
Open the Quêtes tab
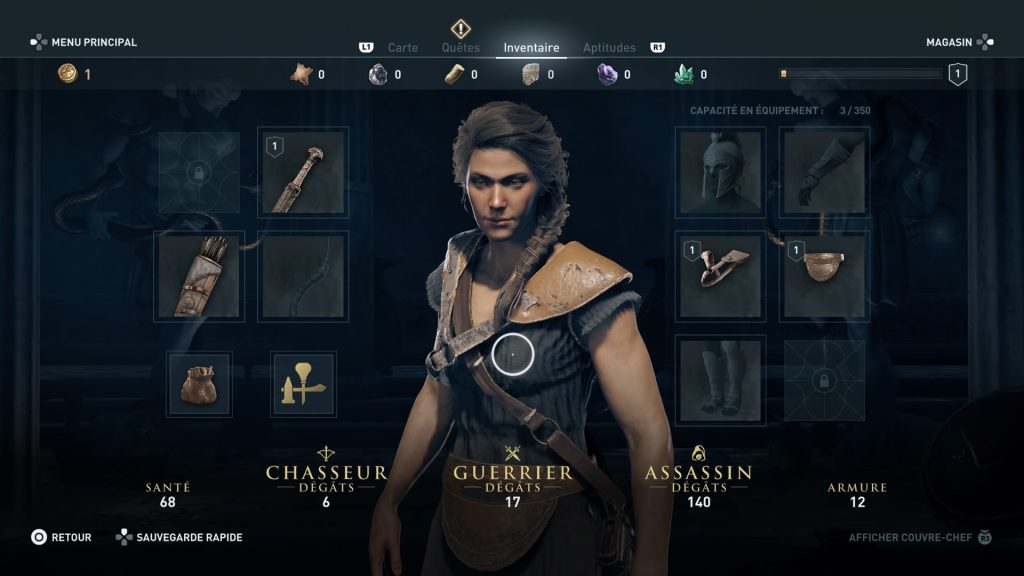click(461, 47)
